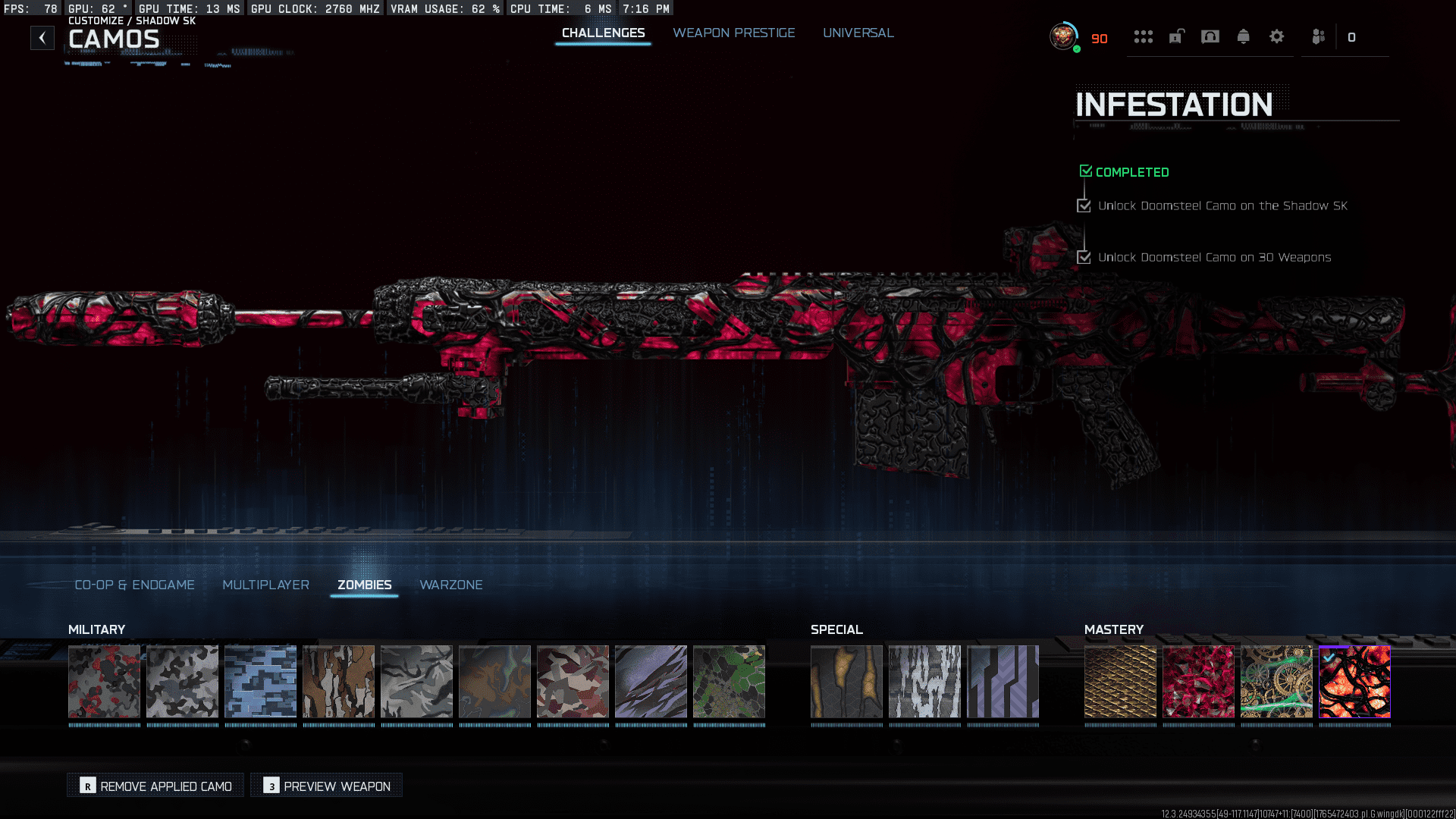Click checkbox for Unlock Doomsteel Camo on Shadow SK
This screenshot has height=819, width=1456.
[x=1084, y=206]
